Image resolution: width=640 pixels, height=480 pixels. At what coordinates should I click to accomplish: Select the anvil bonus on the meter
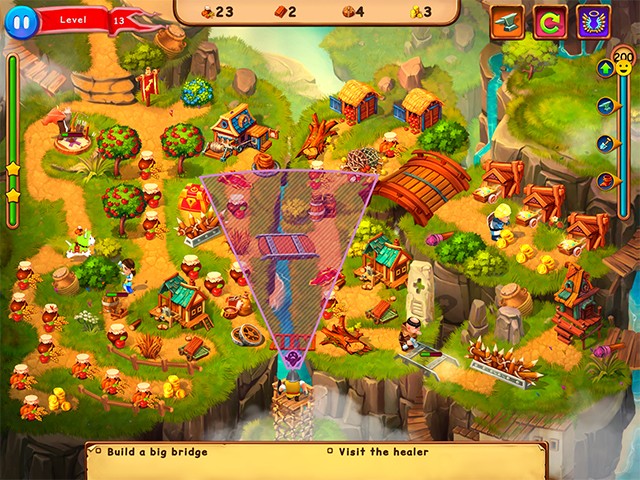click(x=605, y=105)
